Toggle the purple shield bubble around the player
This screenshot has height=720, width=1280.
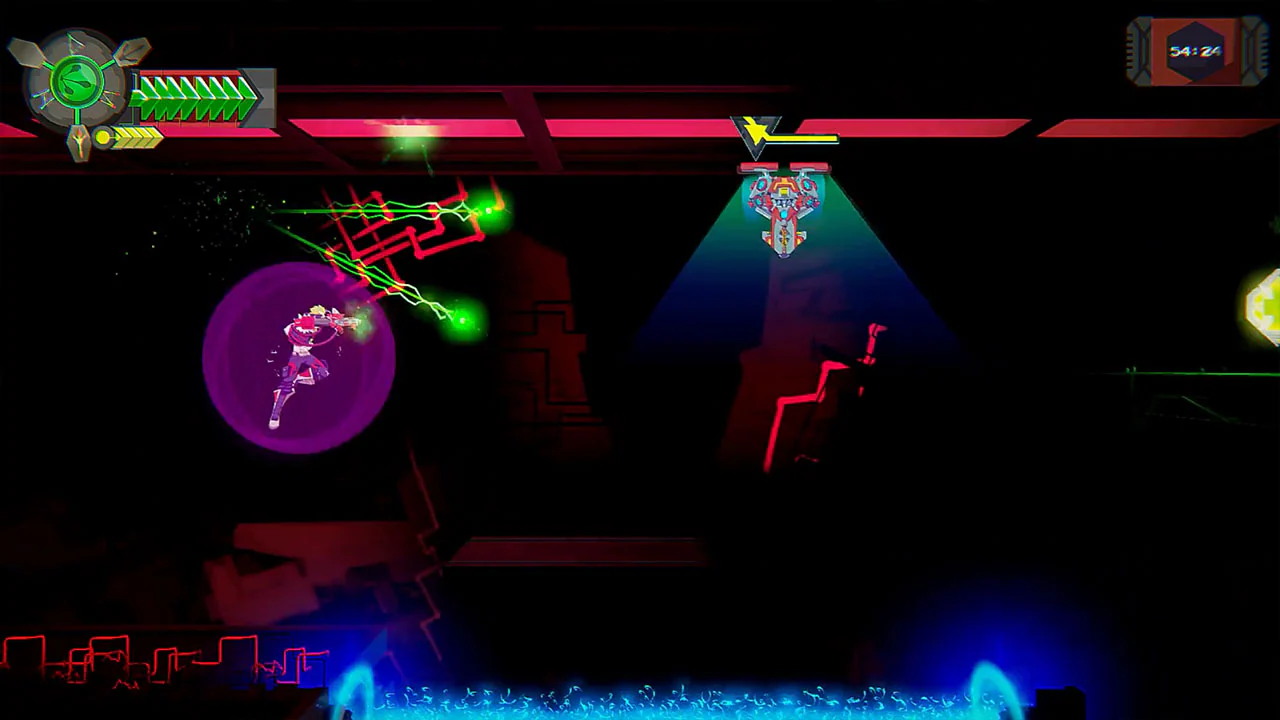[300, 360]
